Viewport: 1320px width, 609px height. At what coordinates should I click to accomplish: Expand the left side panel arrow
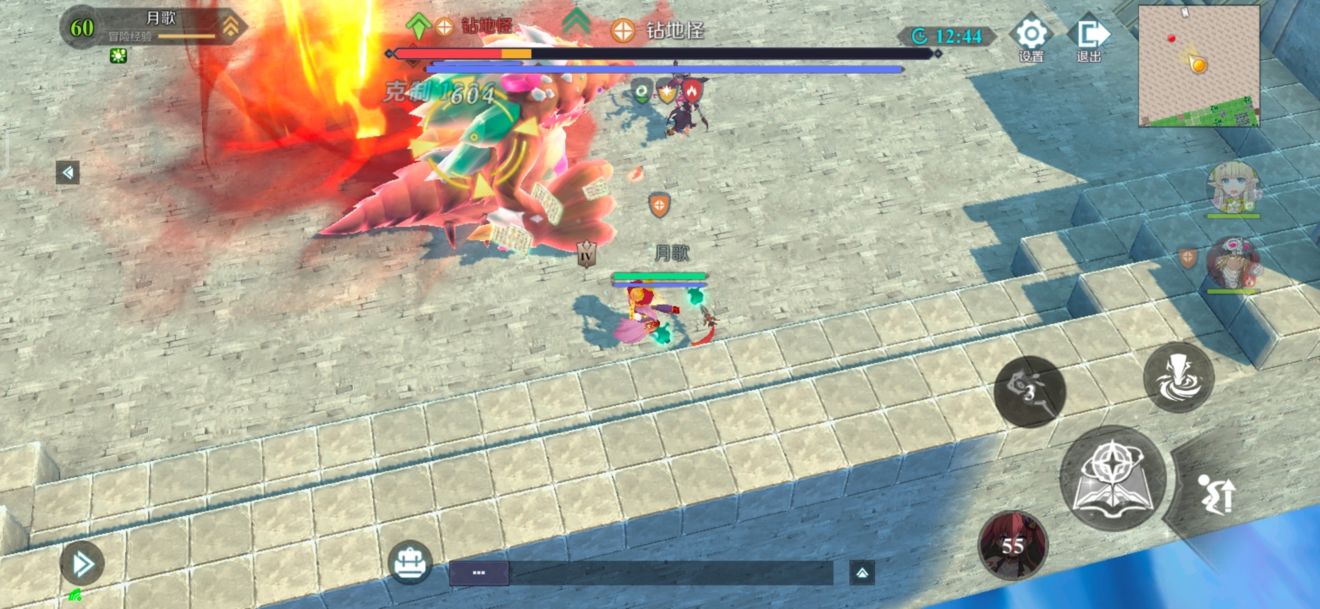(68, 173)
